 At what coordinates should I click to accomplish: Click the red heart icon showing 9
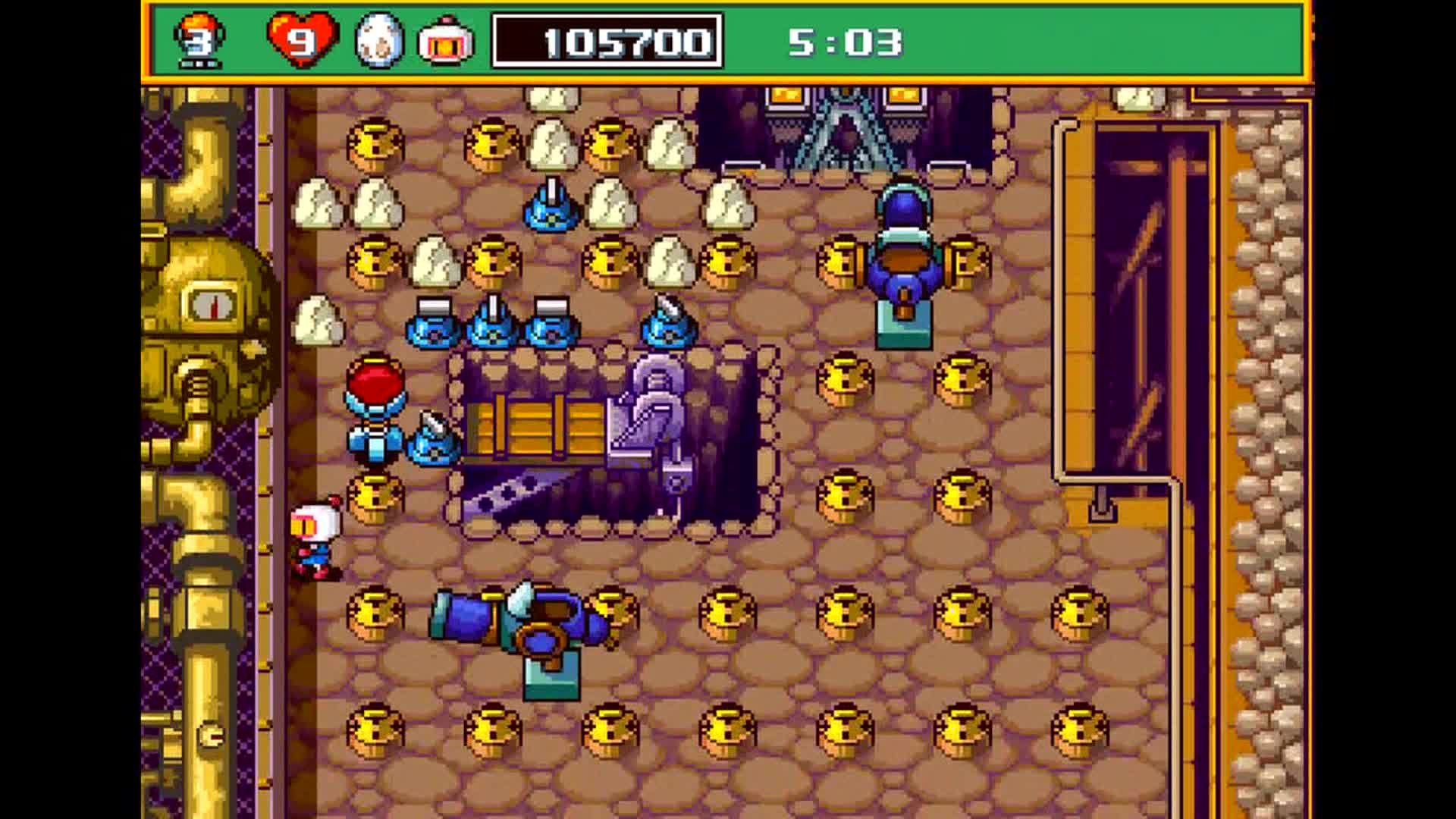coord(302,39)
